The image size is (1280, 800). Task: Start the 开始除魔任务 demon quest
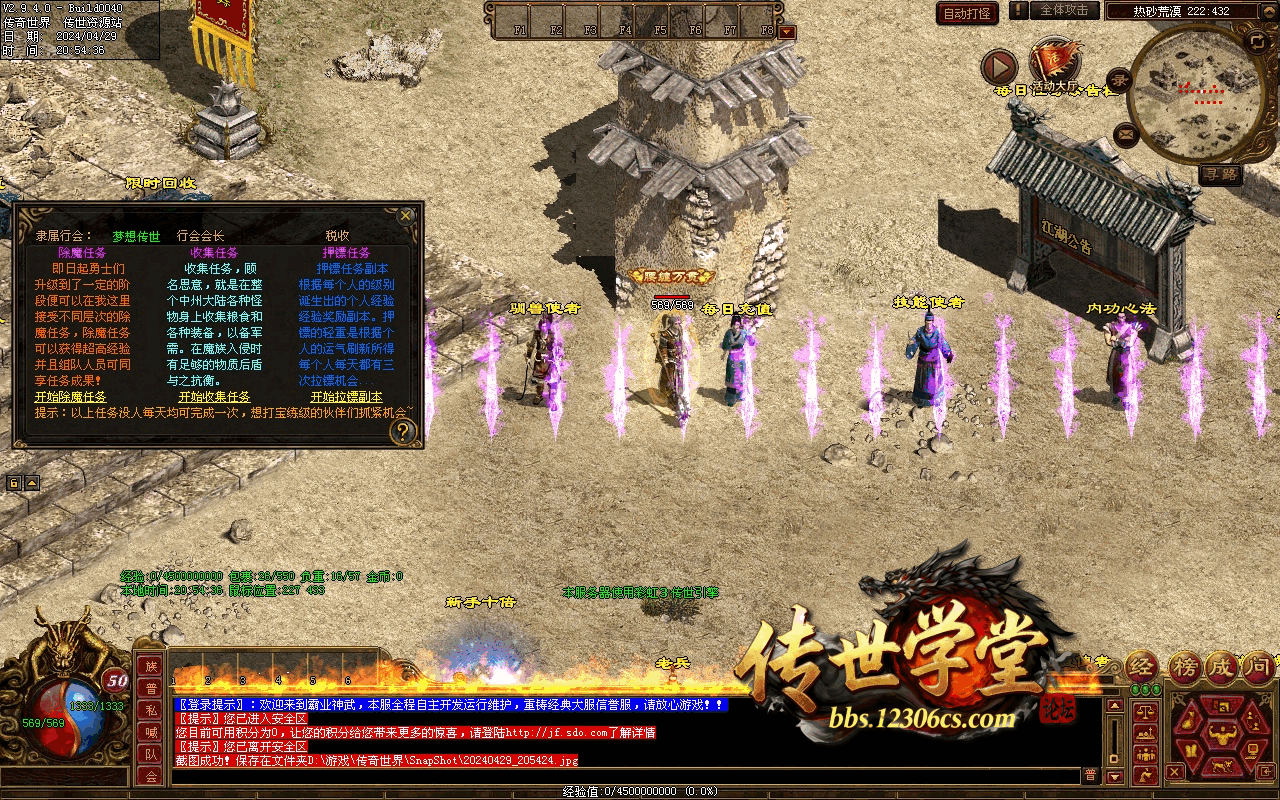click(x=70, y=397)
